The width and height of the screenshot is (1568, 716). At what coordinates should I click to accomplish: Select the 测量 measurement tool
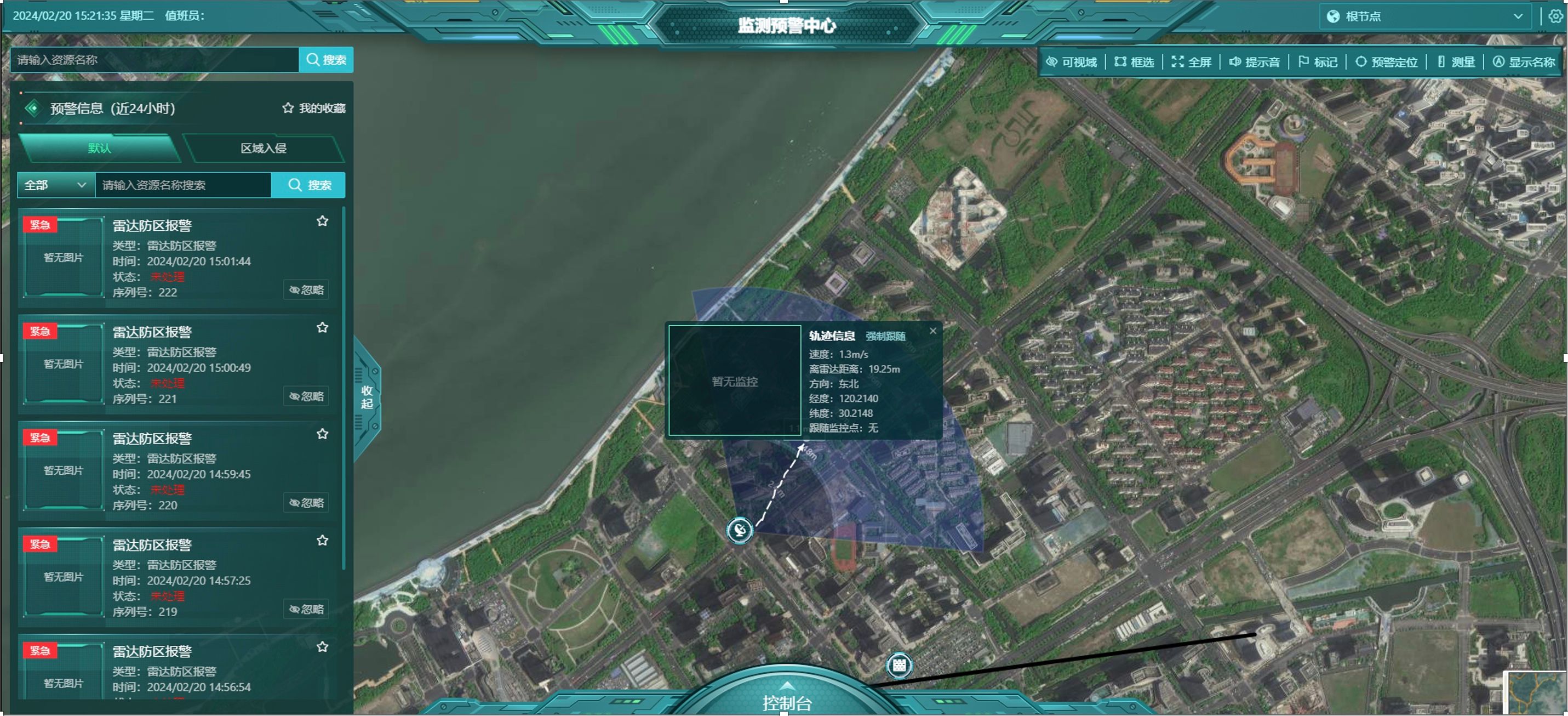(1457, 62)
